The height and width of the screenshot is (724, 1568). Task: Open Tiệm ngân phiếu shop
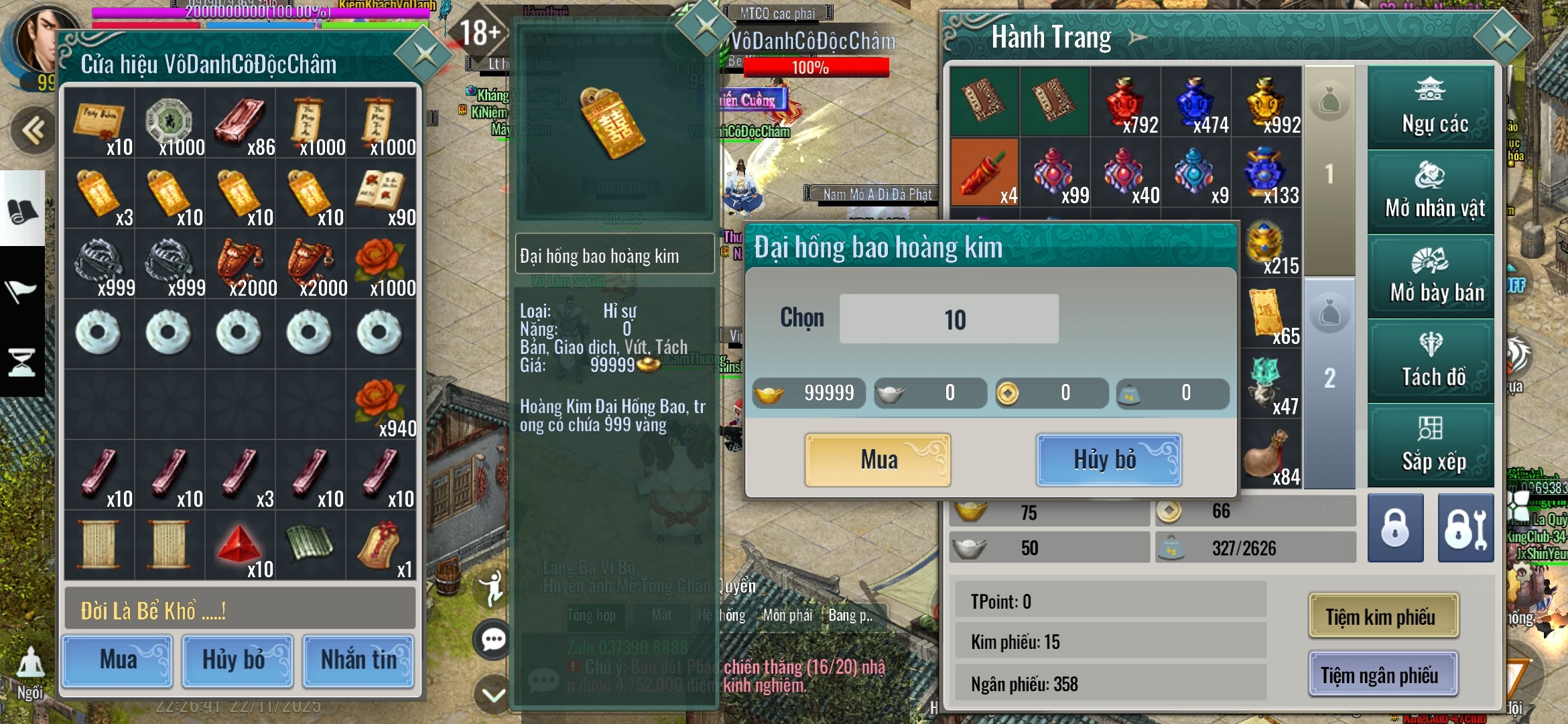tap(1383, 674)
